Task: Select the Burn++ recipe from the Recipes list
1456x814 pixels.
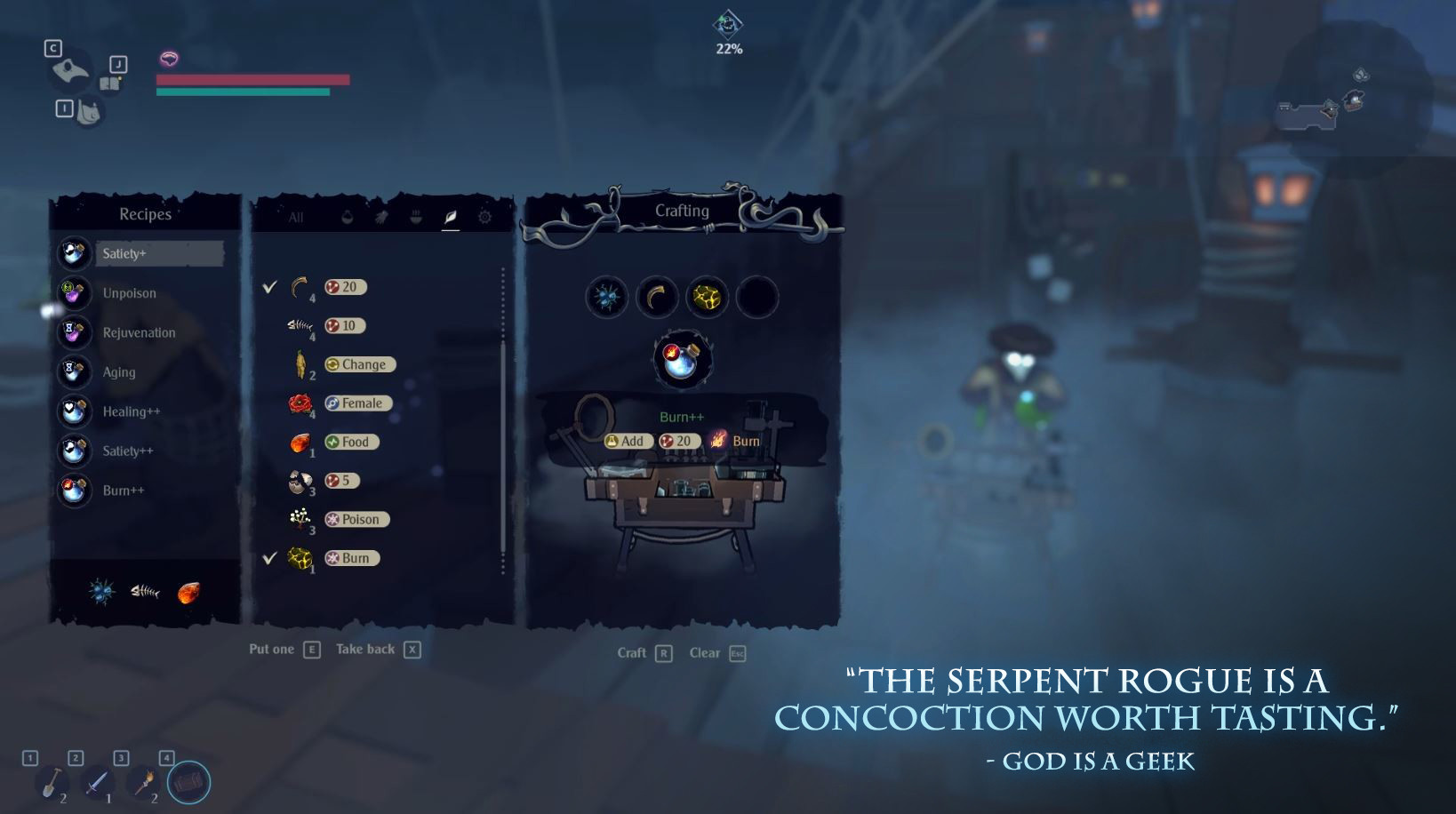Action: [x=124, y=490]
